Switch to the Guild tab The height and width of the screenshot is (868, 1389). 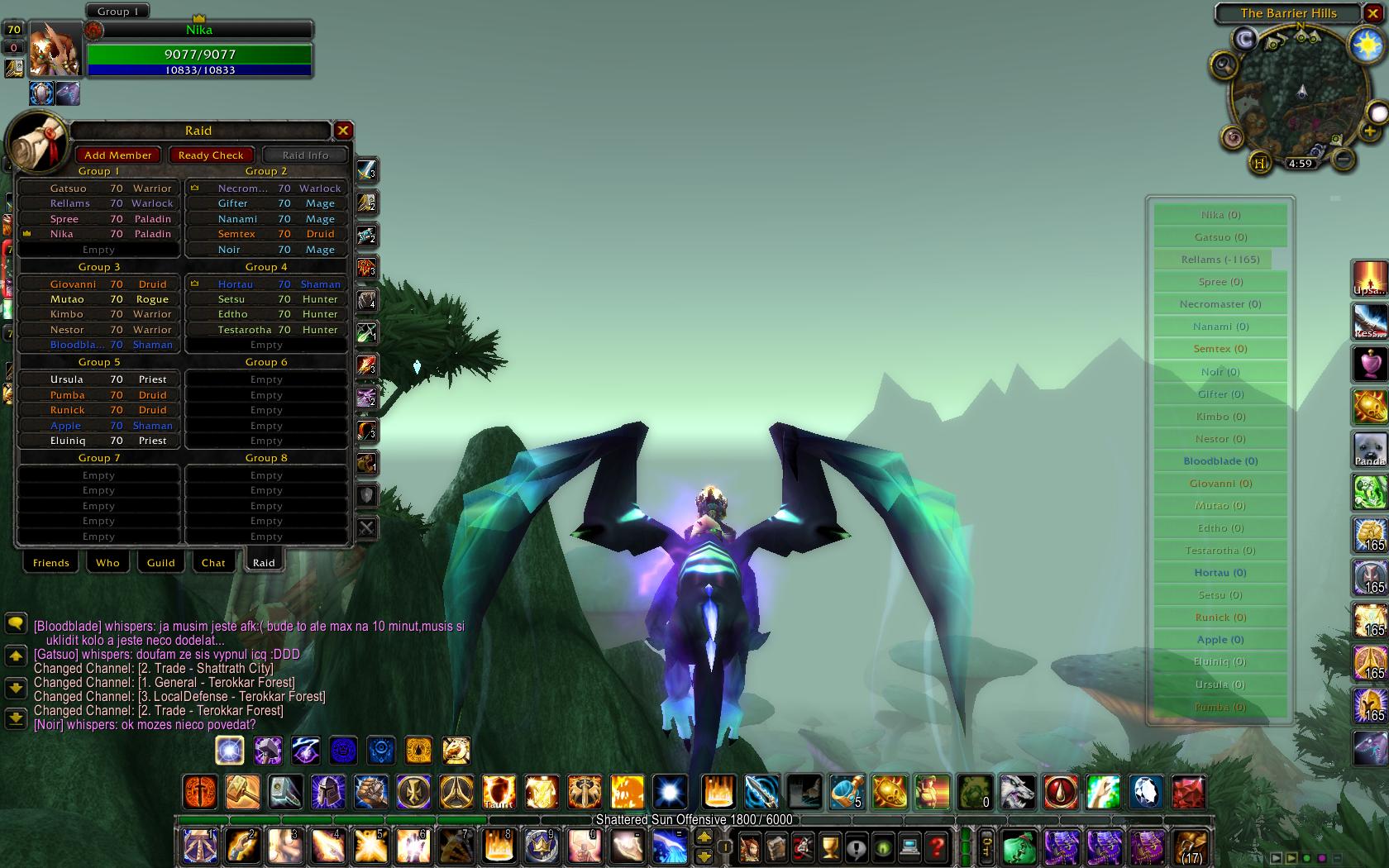160,563
